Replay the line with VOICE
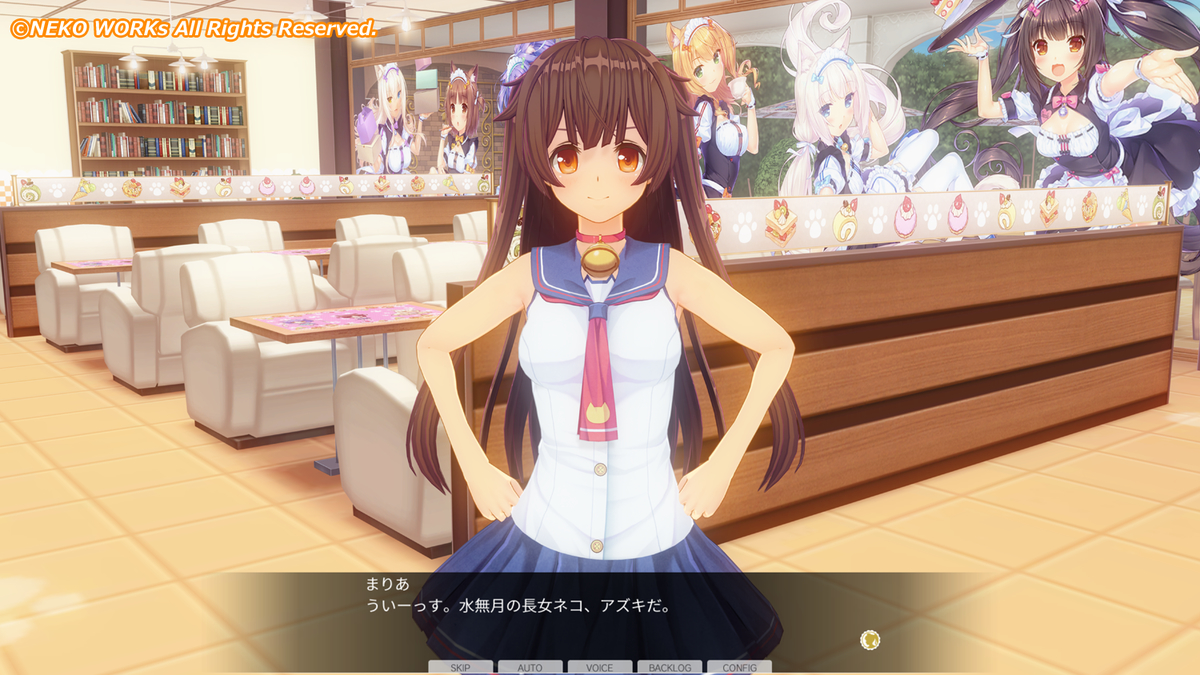The height and width of the screenshot is (675, 1200). pos(600,667)
